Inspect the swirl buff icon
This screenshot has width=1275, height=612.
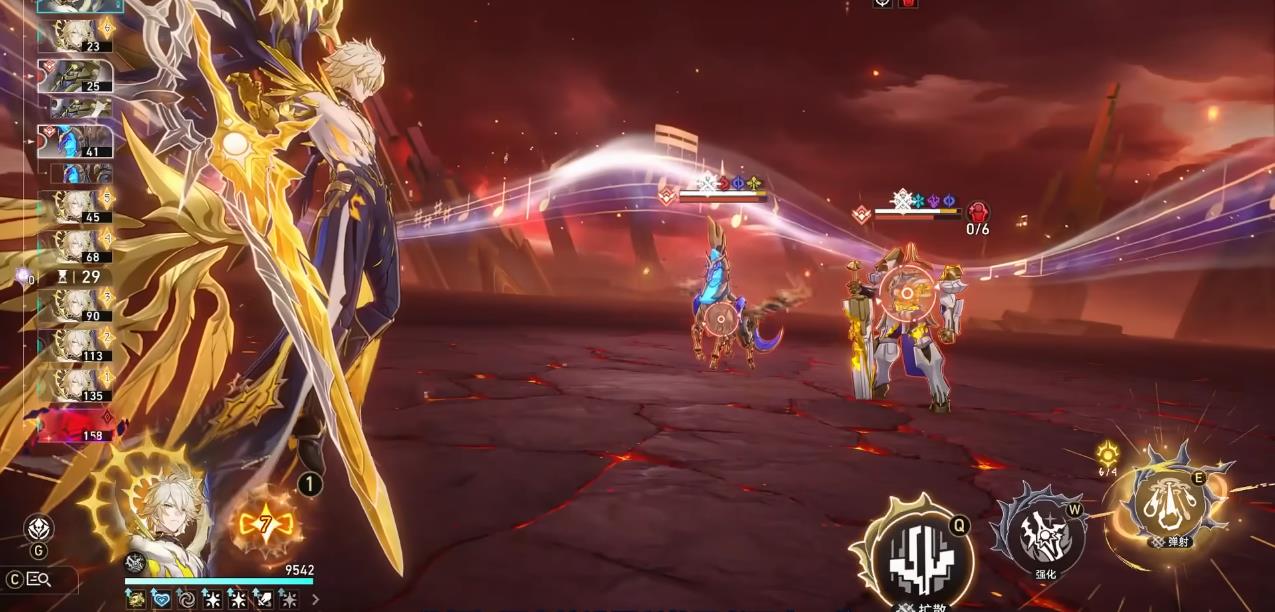coord(186,599)
